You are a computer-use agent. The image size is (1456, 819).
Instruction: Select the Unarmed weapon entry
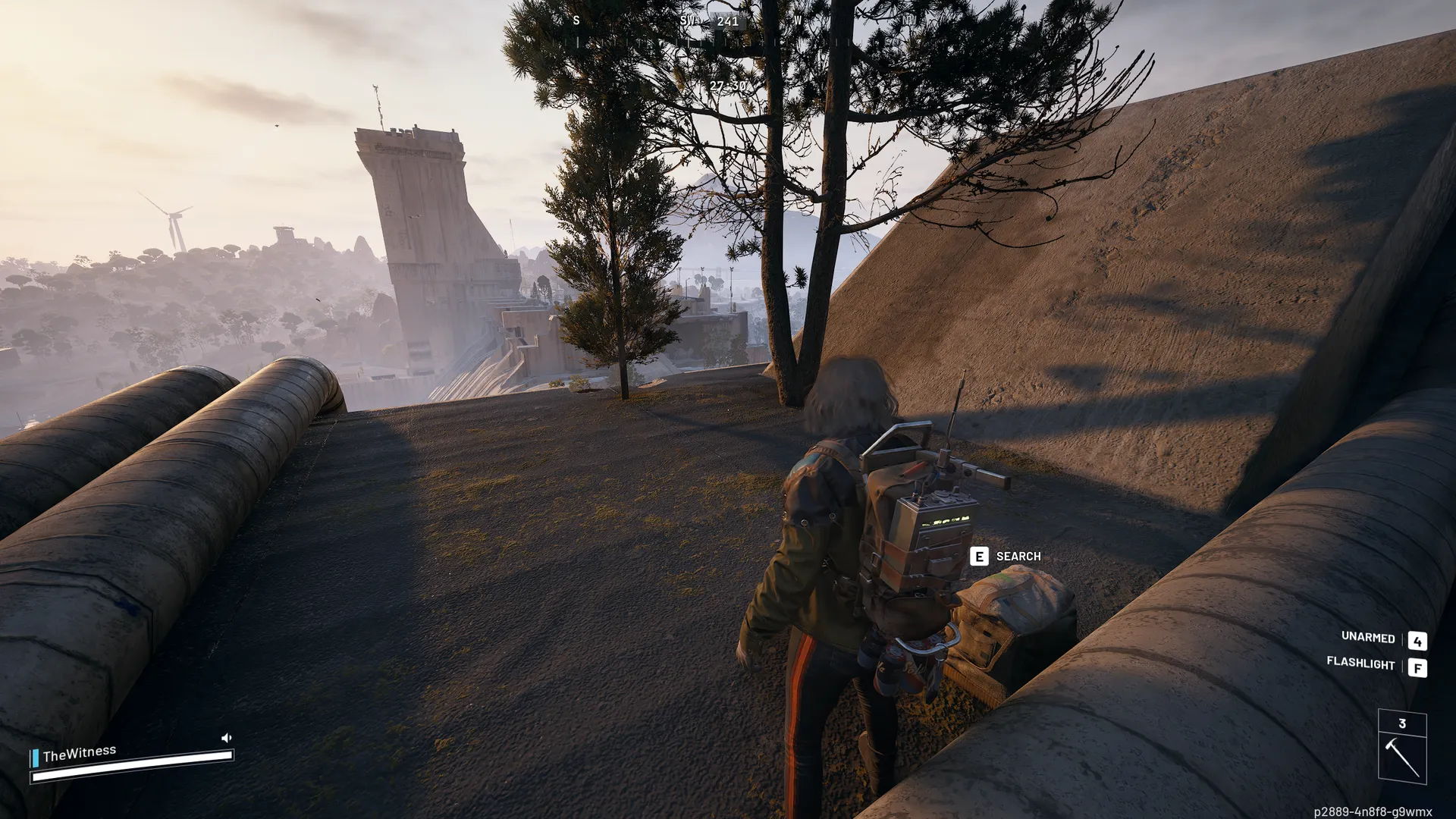click(x=1368, y=638)
